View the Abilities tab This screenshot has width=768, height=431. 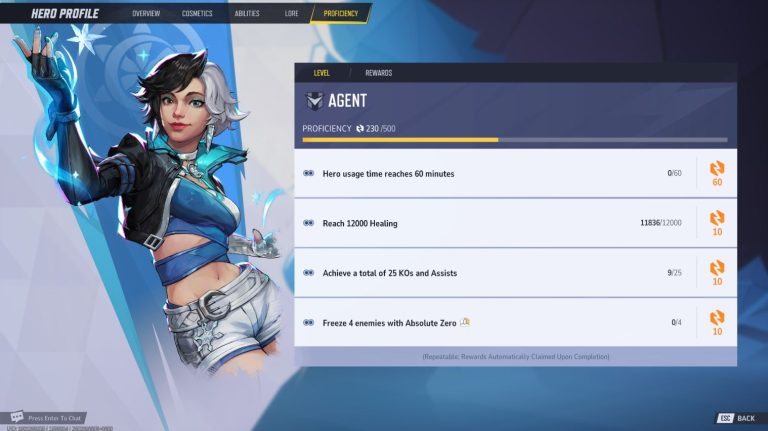(246, 14)
